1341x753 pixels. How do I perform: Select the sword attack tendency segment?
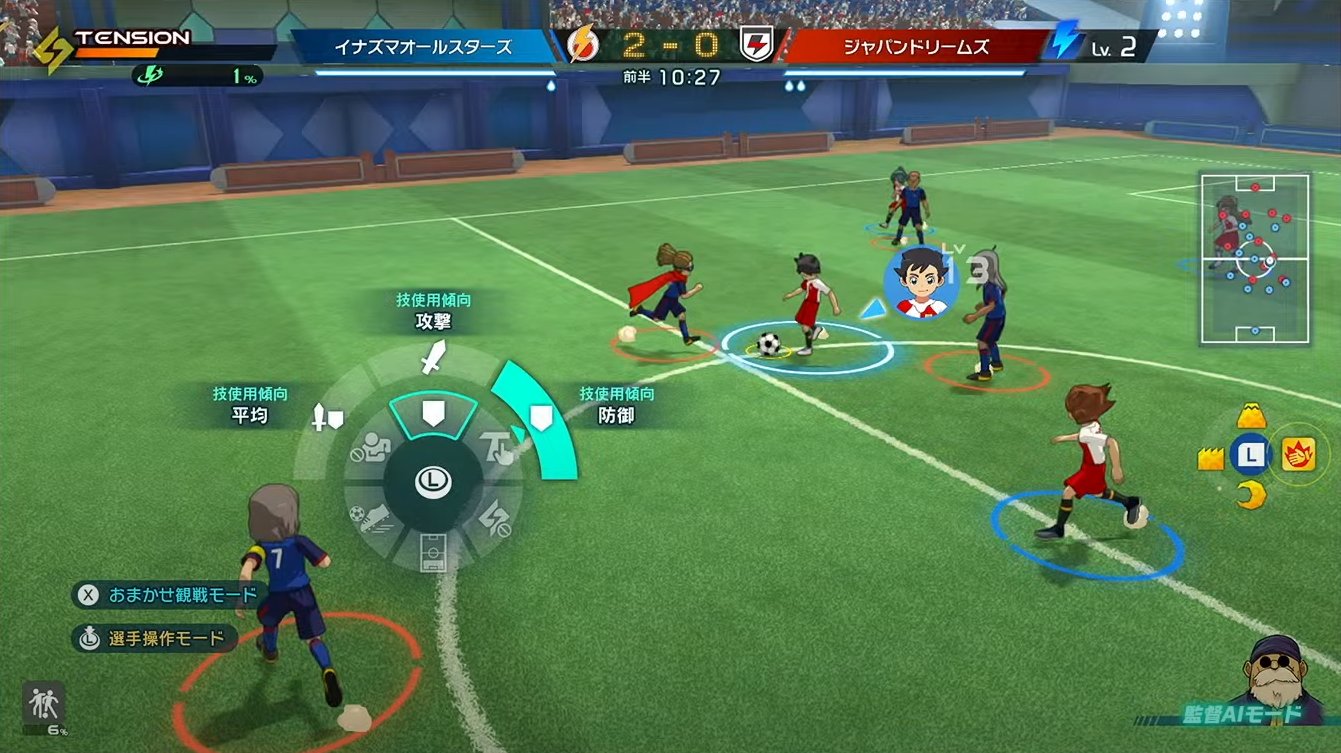(x=433, y=358)
